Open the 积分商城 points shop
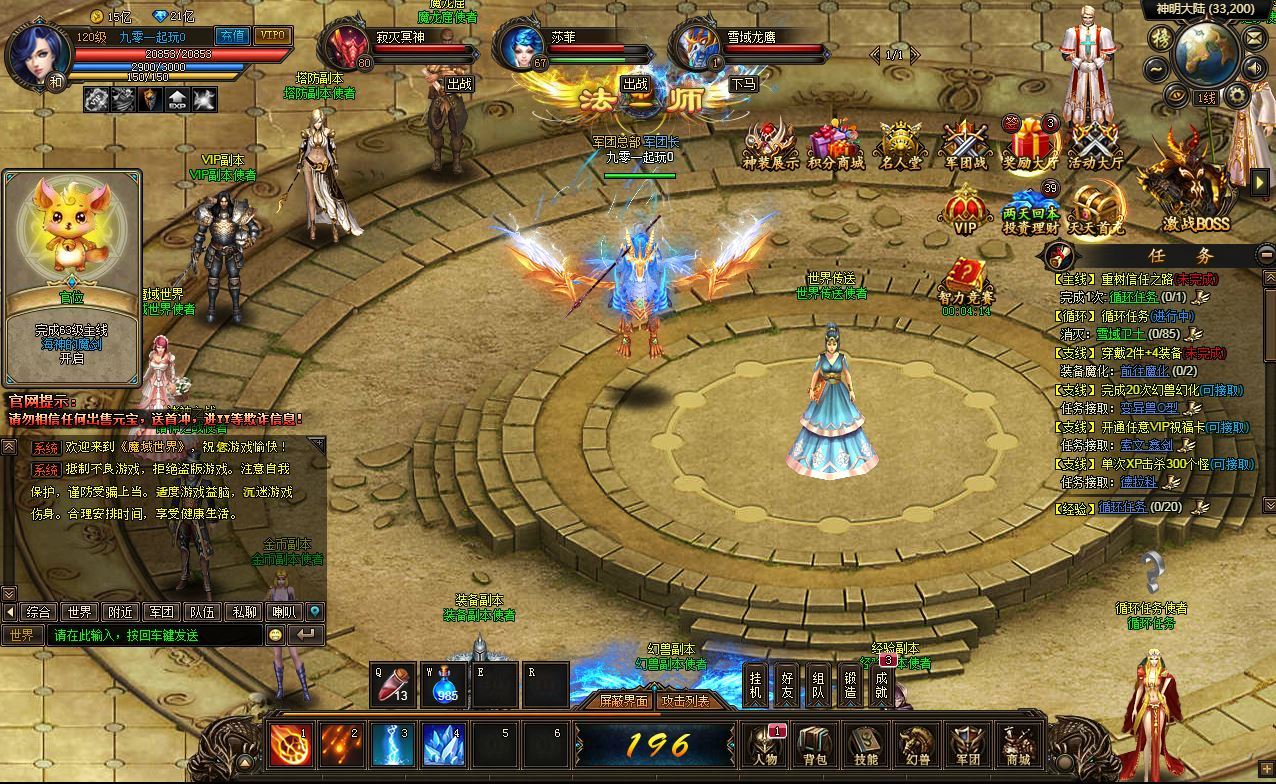 click(835, 147)
